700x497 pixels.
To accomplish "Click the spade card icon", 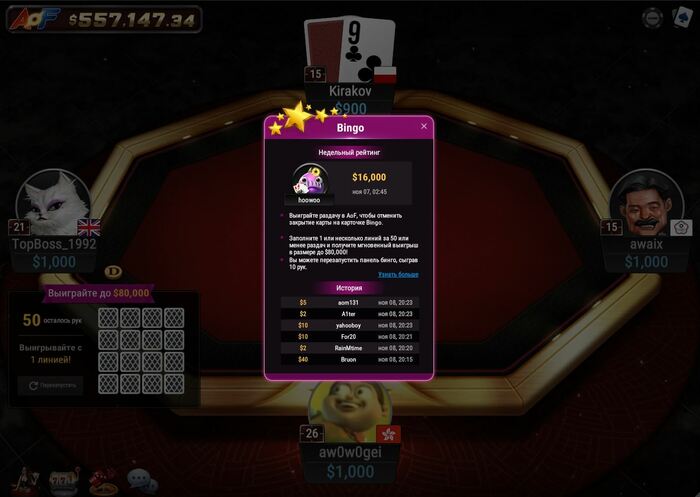I will (683, 16).
